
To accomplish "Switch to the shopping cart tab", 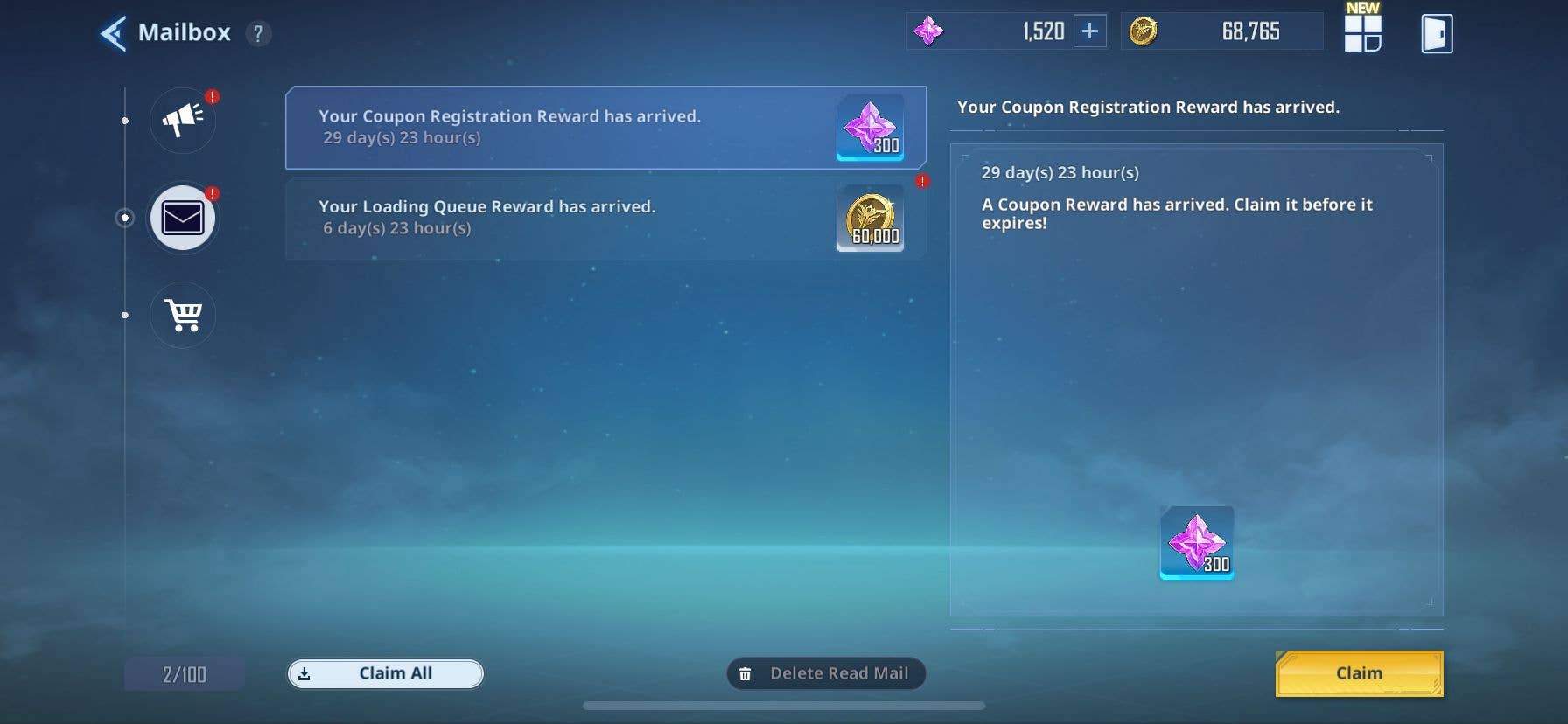I will click(183, 315).
